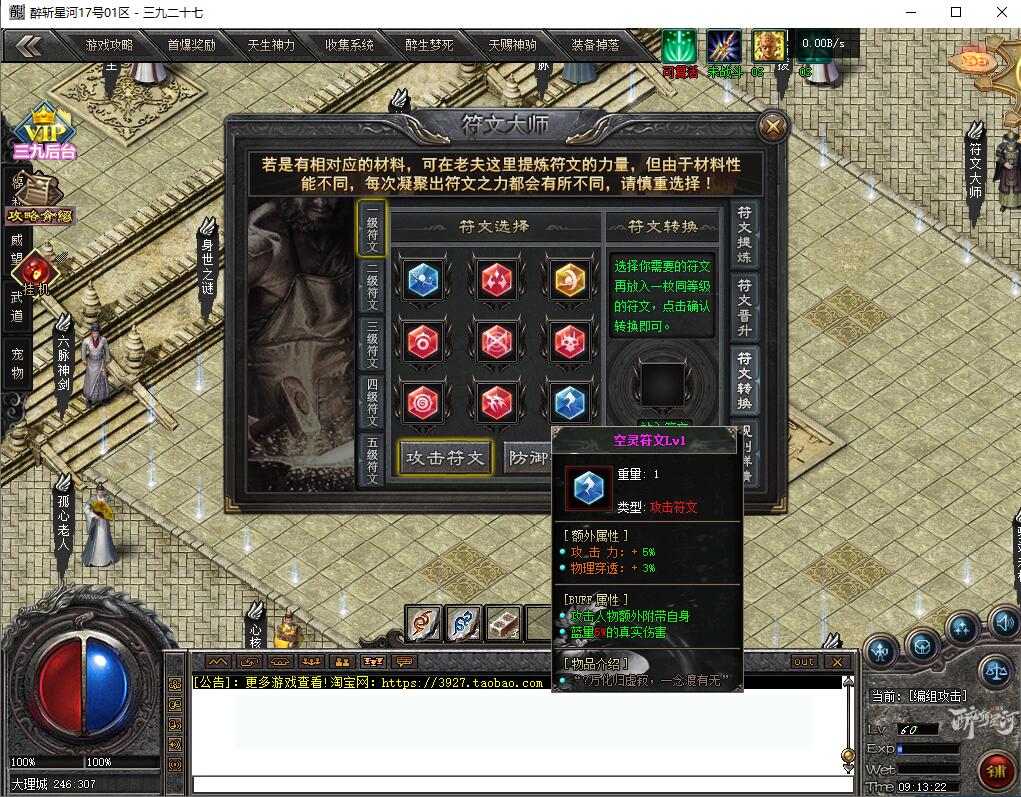Open the 游戏攻略 menu

(108, 45)
